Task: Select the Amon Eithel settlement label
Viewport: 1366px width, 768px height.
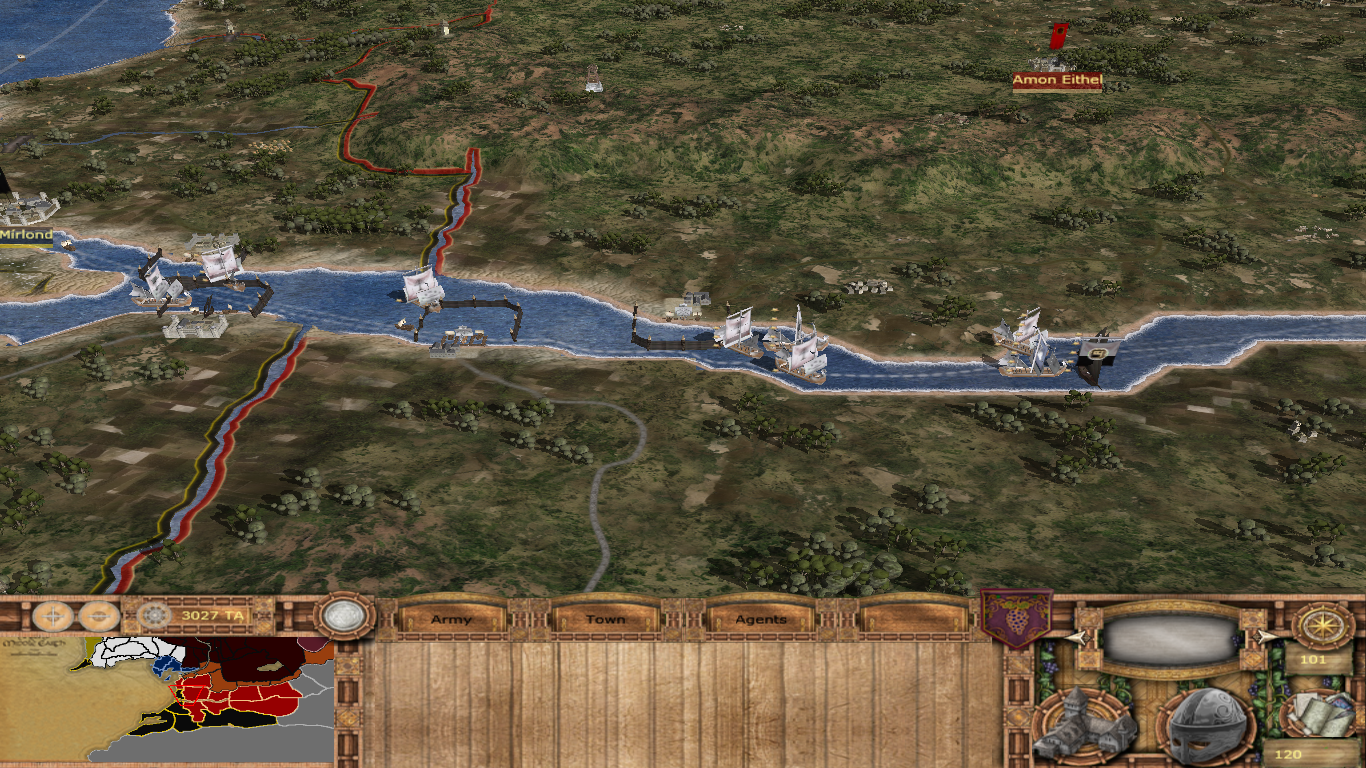Action: tap(1057, 80)
